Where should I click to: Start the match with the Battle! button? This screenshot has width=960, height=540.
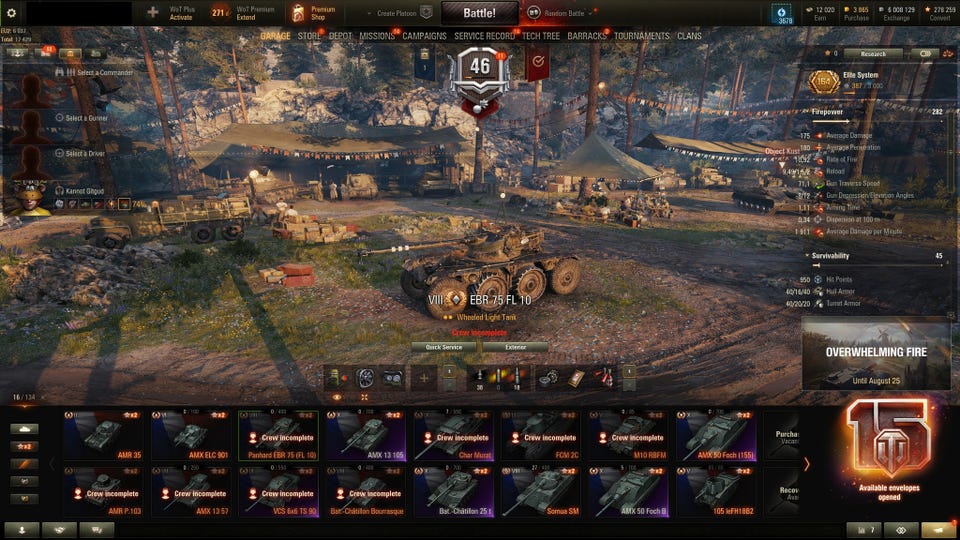[479, 12]
